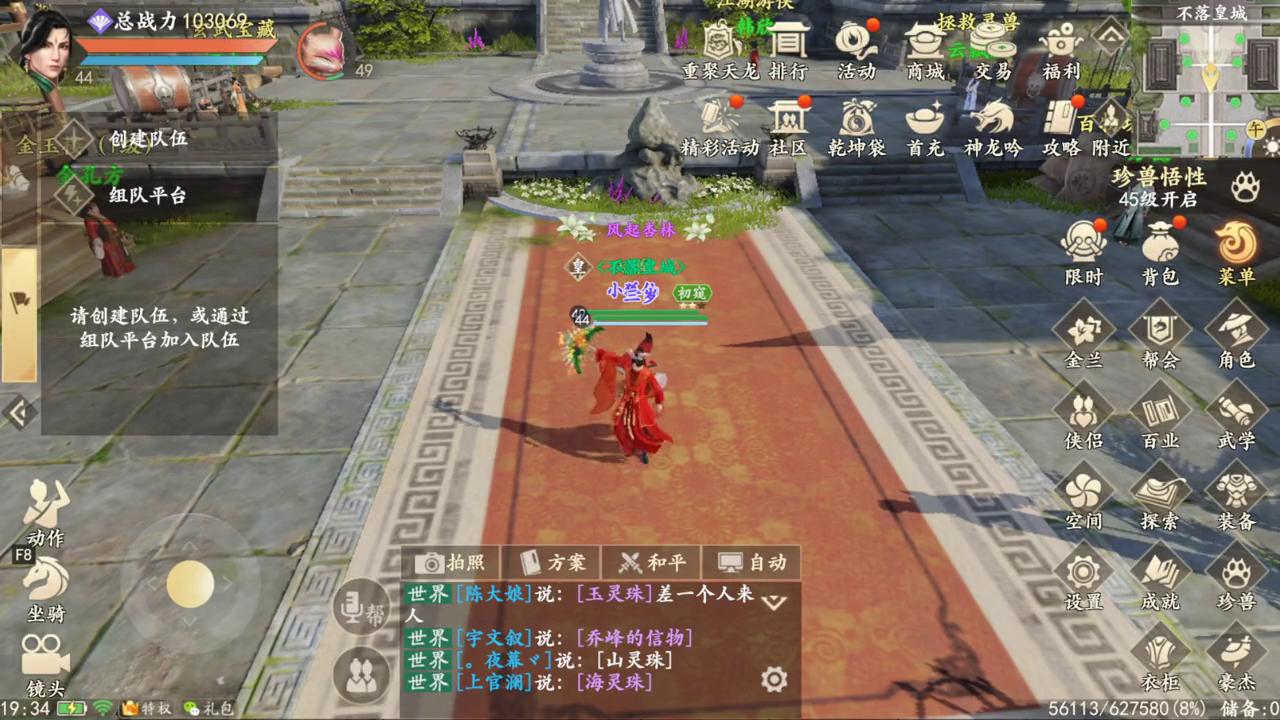
Task: Open the 福利 welfare rewards
Action: (x=1061, y=48)
